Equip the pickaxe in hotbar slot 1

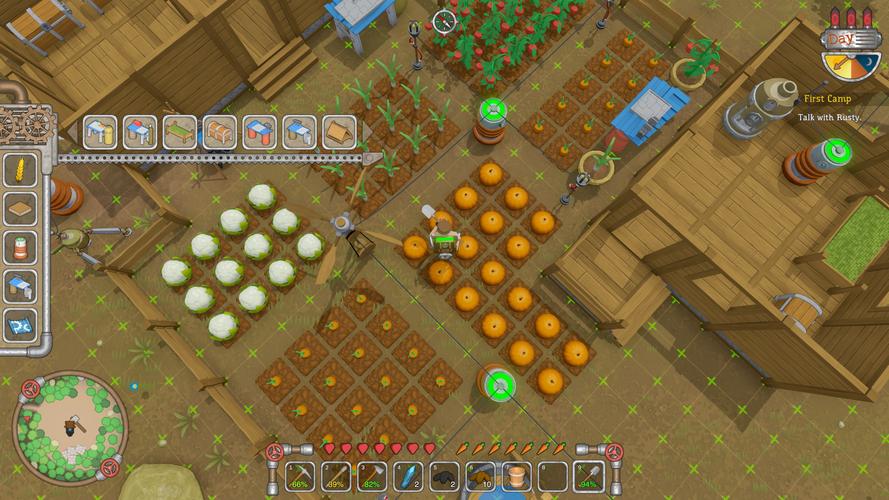coord(299,477)
